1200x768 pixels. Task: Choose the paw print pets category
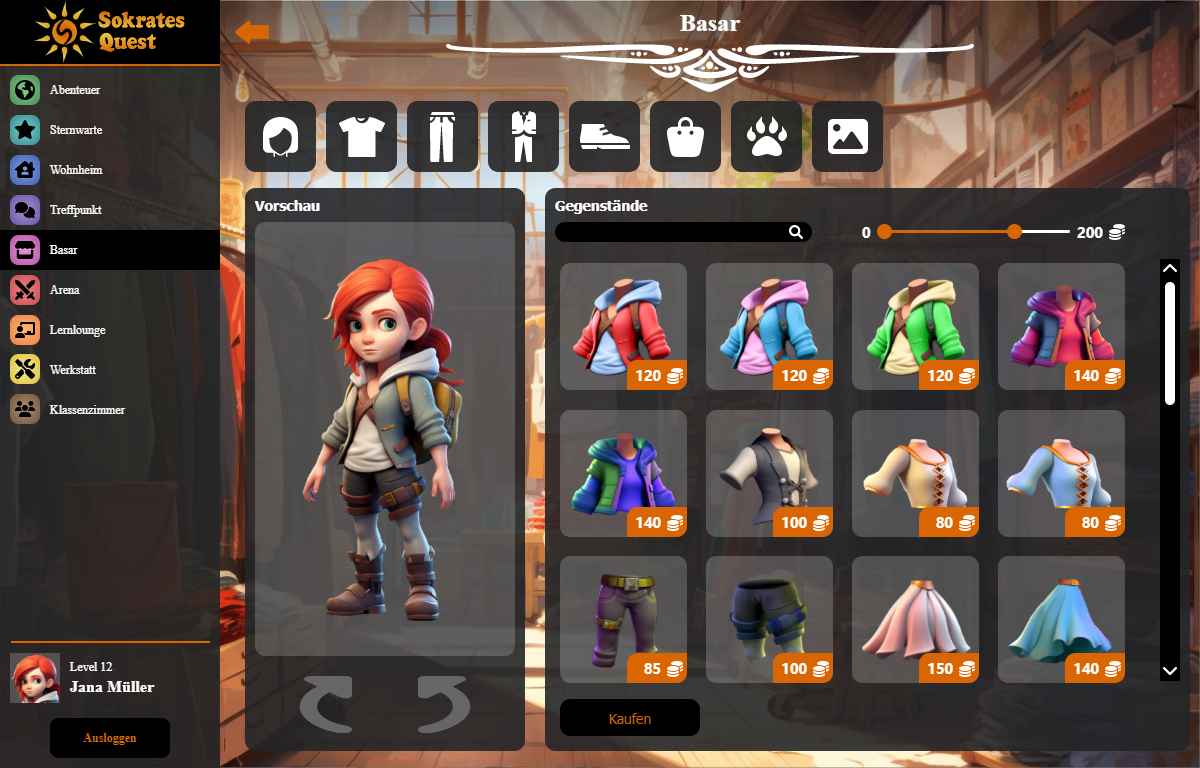tap(766, 136)
